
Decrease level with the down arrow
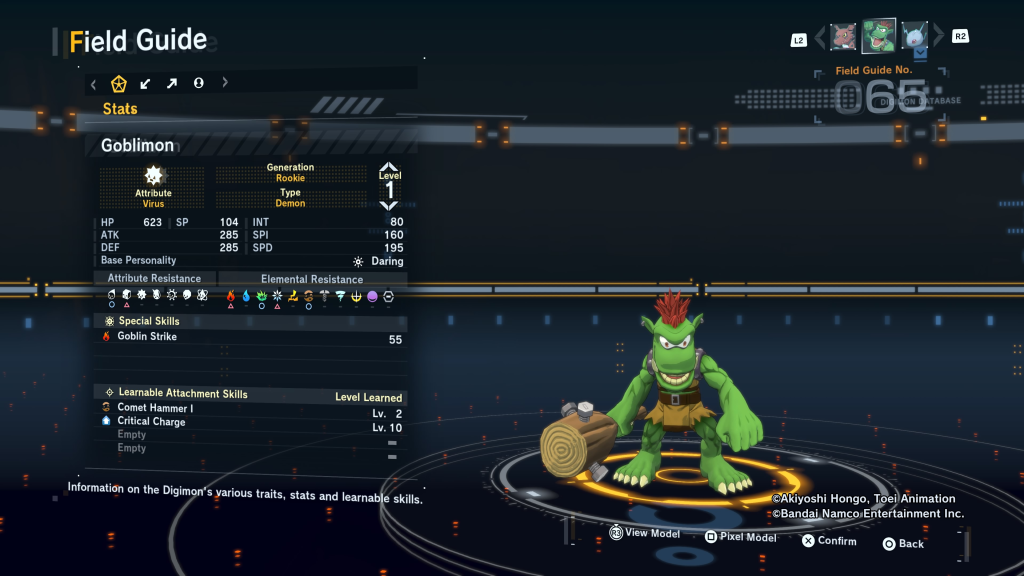(x=389, y=205)
